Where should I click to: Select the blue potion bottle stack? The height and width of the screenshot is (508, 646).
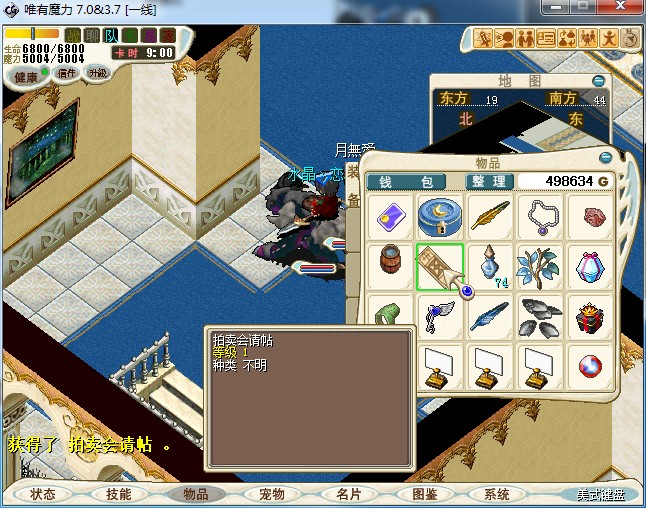tap(490, 268)
